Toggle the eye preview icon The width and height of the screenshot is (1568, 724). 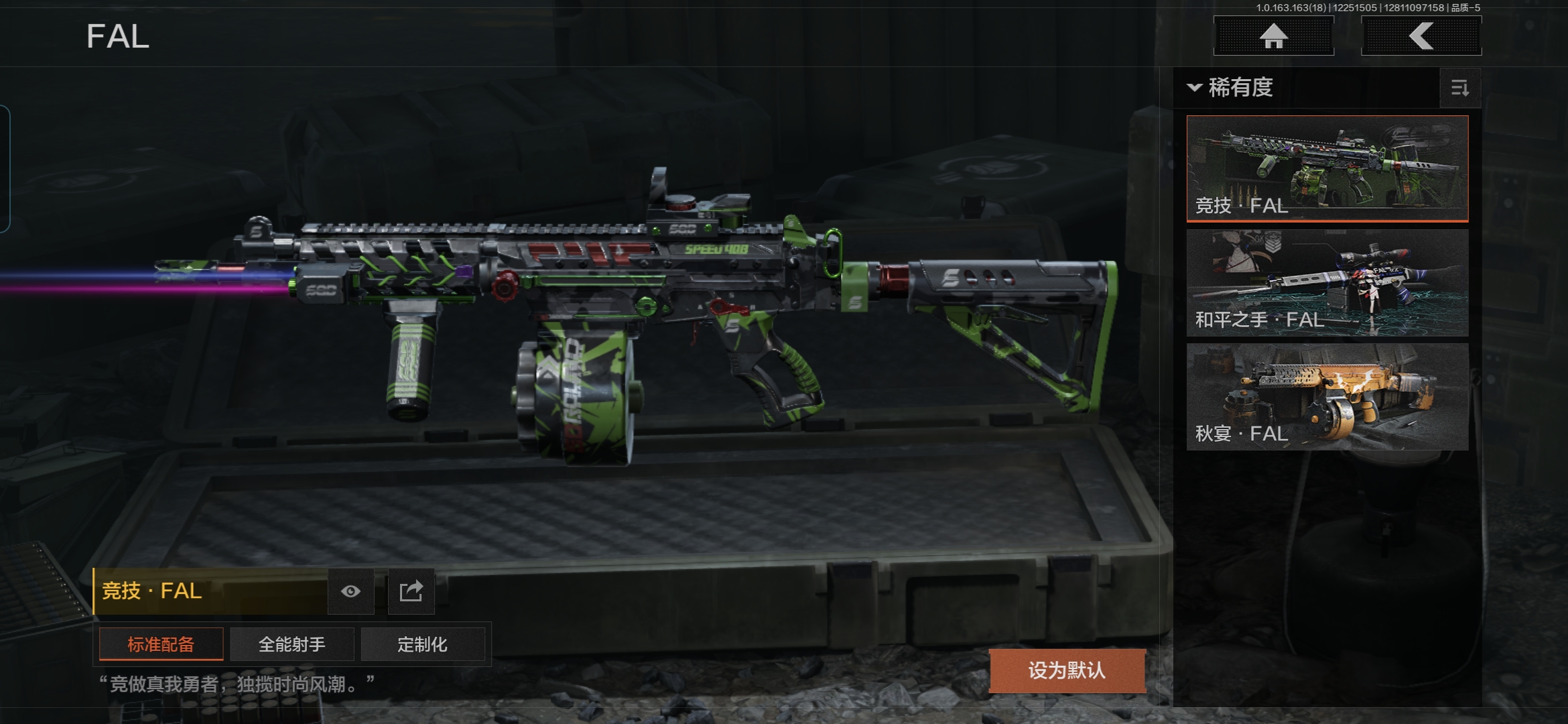click(x=350, y=591)
